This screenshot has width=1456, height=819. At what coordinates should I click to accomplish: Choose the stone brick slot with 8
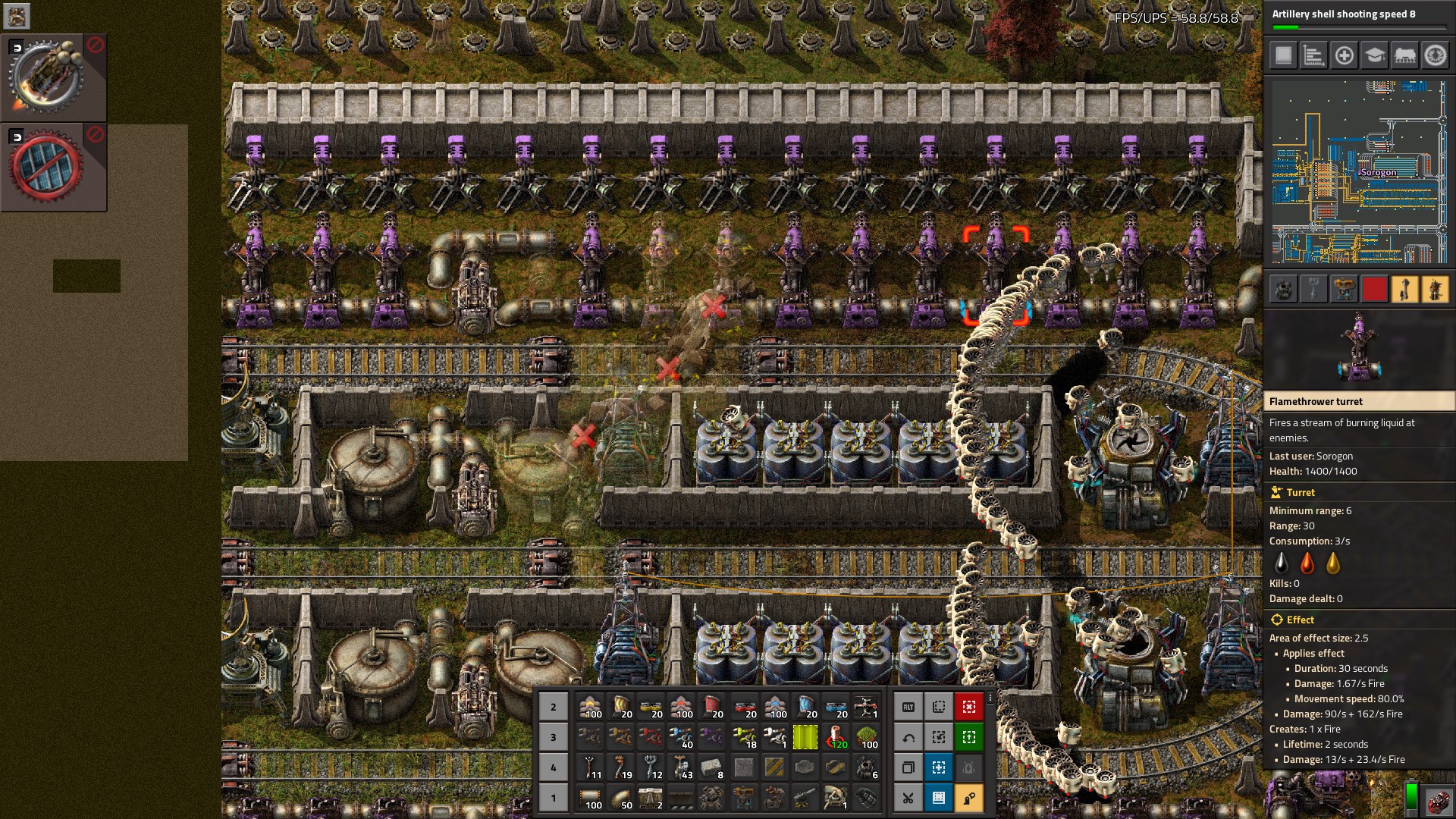(712, 767)
